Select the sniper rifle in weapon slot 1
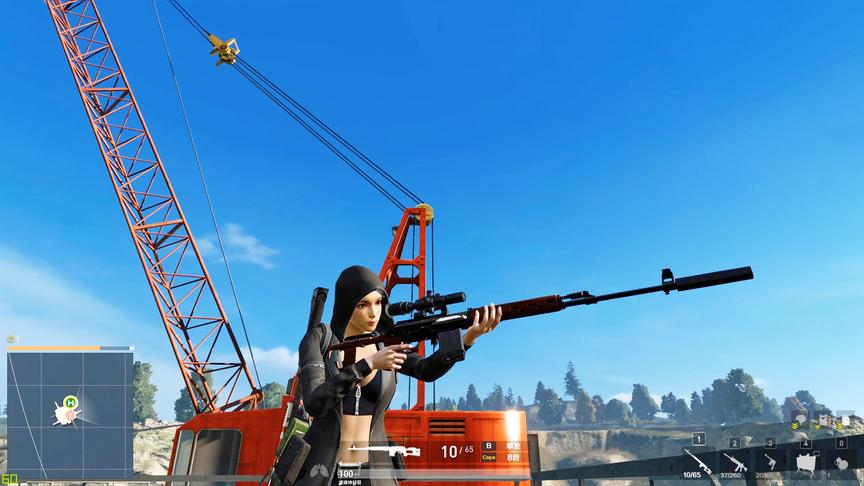 (697, 461)
